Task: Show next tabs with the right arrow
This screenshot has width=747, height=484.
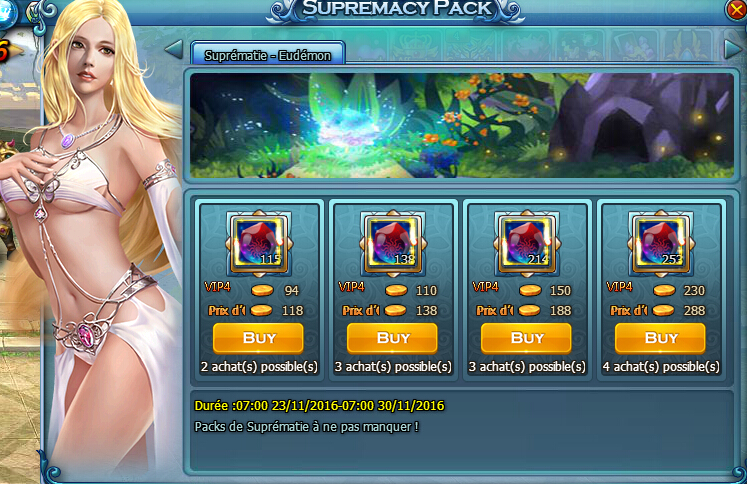Action: click(732, 49)
